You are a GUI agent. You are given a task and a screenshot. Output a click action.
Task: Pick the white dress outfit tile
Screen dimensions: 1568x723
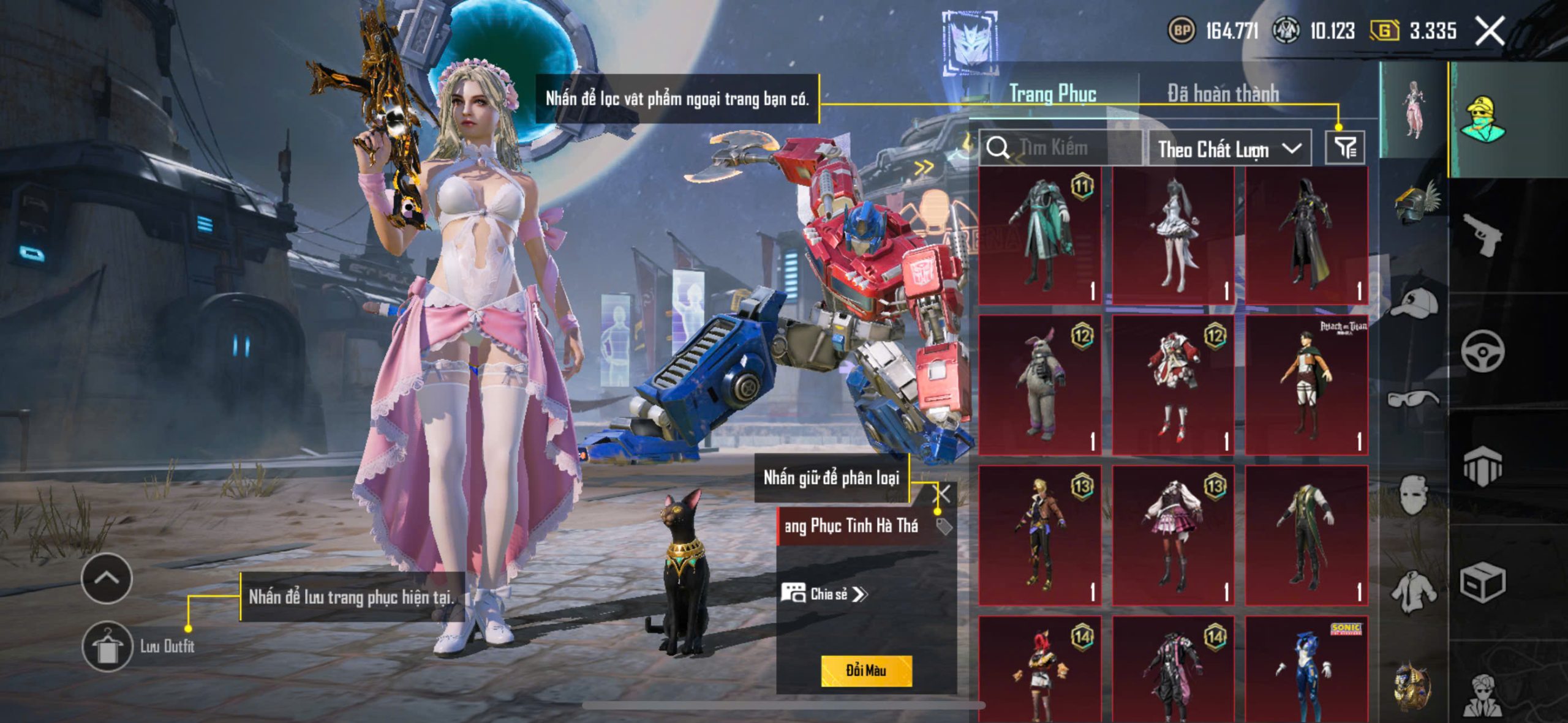(1173, 236)
